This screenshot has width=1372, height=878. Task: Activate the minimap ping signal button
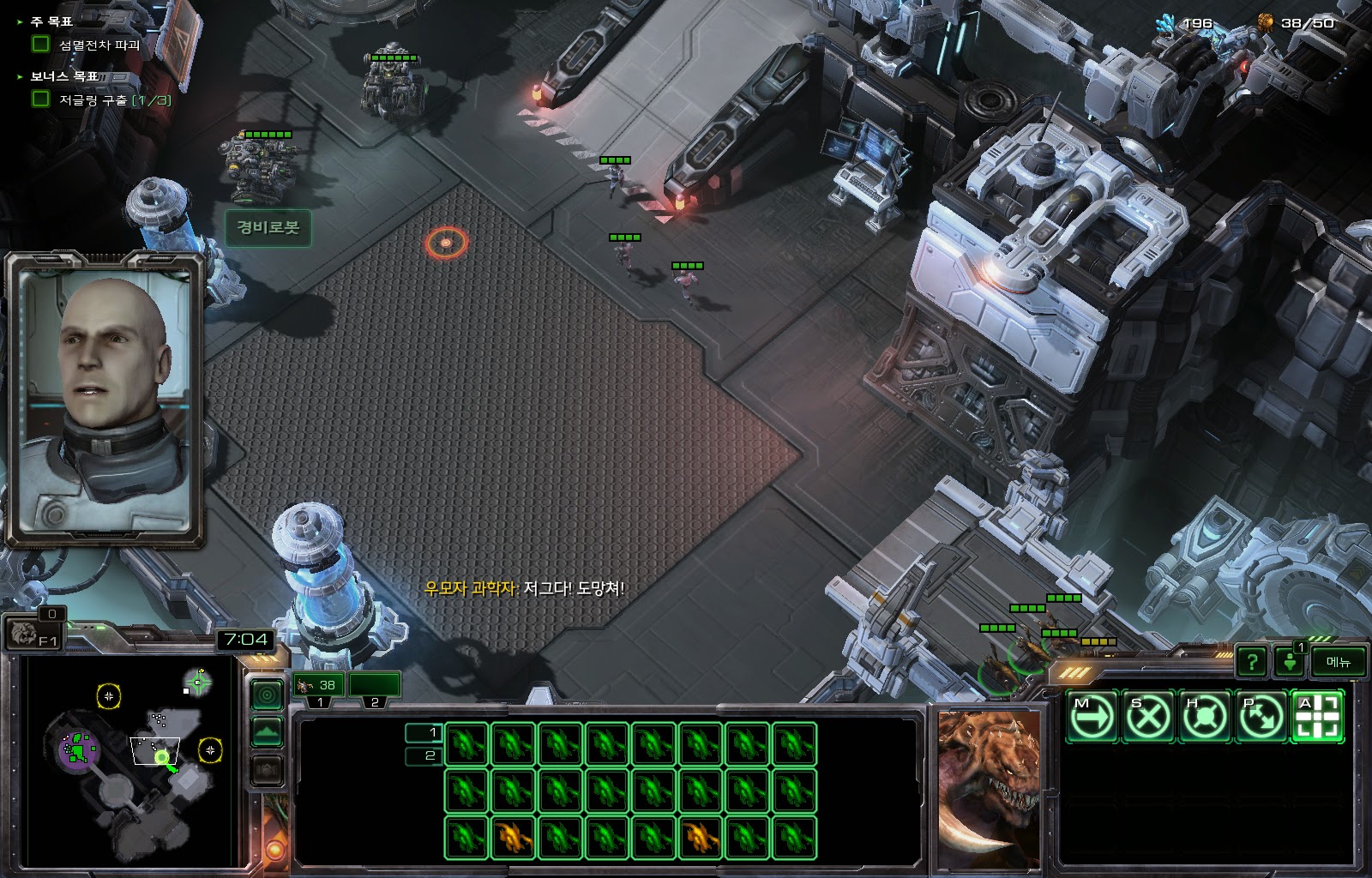point(267,695)
